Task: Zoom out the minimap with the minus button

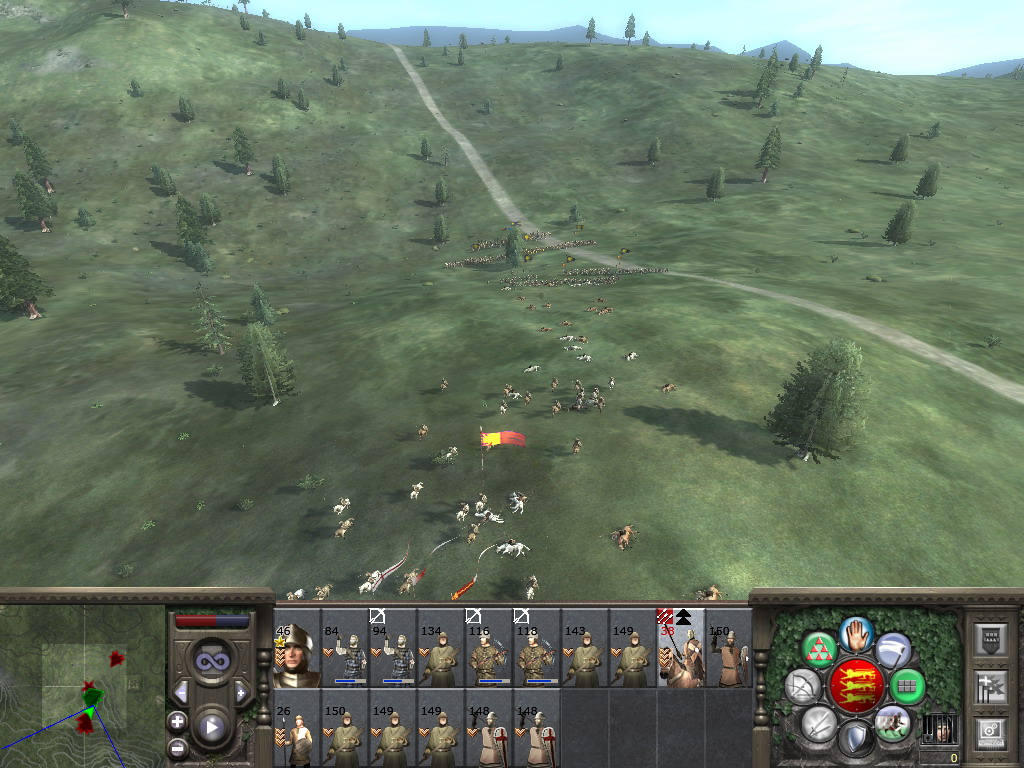Action: (x=177, y=747)
